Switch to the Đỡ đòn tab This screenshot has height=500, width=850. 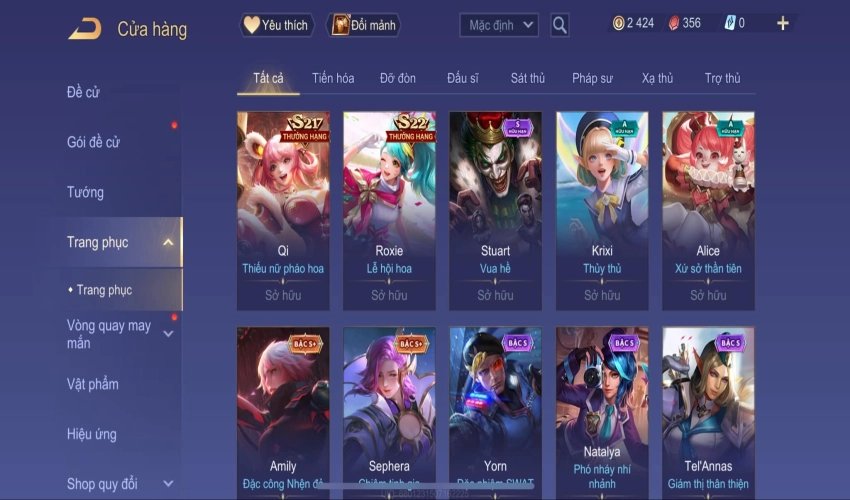click(398, 78)
